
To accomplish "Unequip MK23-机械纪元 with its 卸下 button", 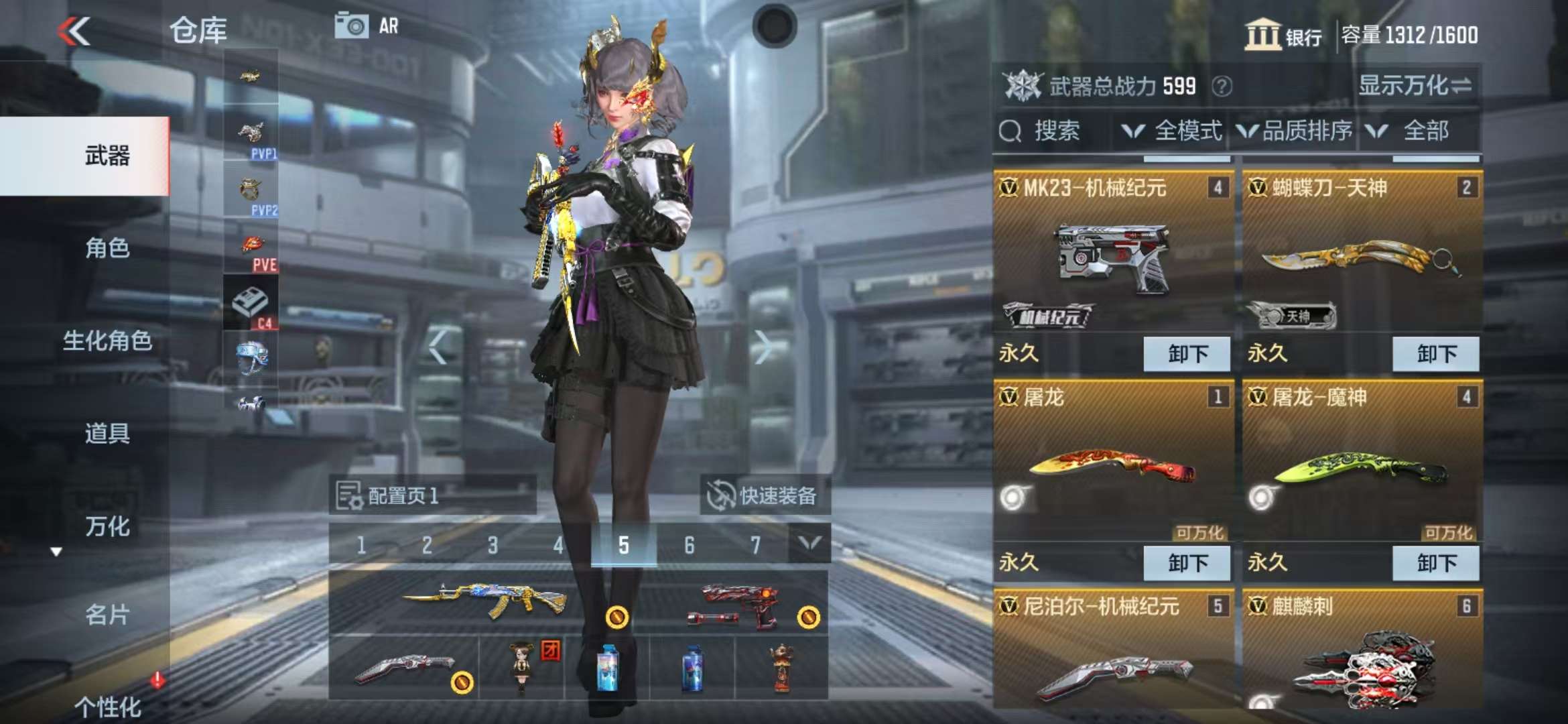I will pos(1187,354).
